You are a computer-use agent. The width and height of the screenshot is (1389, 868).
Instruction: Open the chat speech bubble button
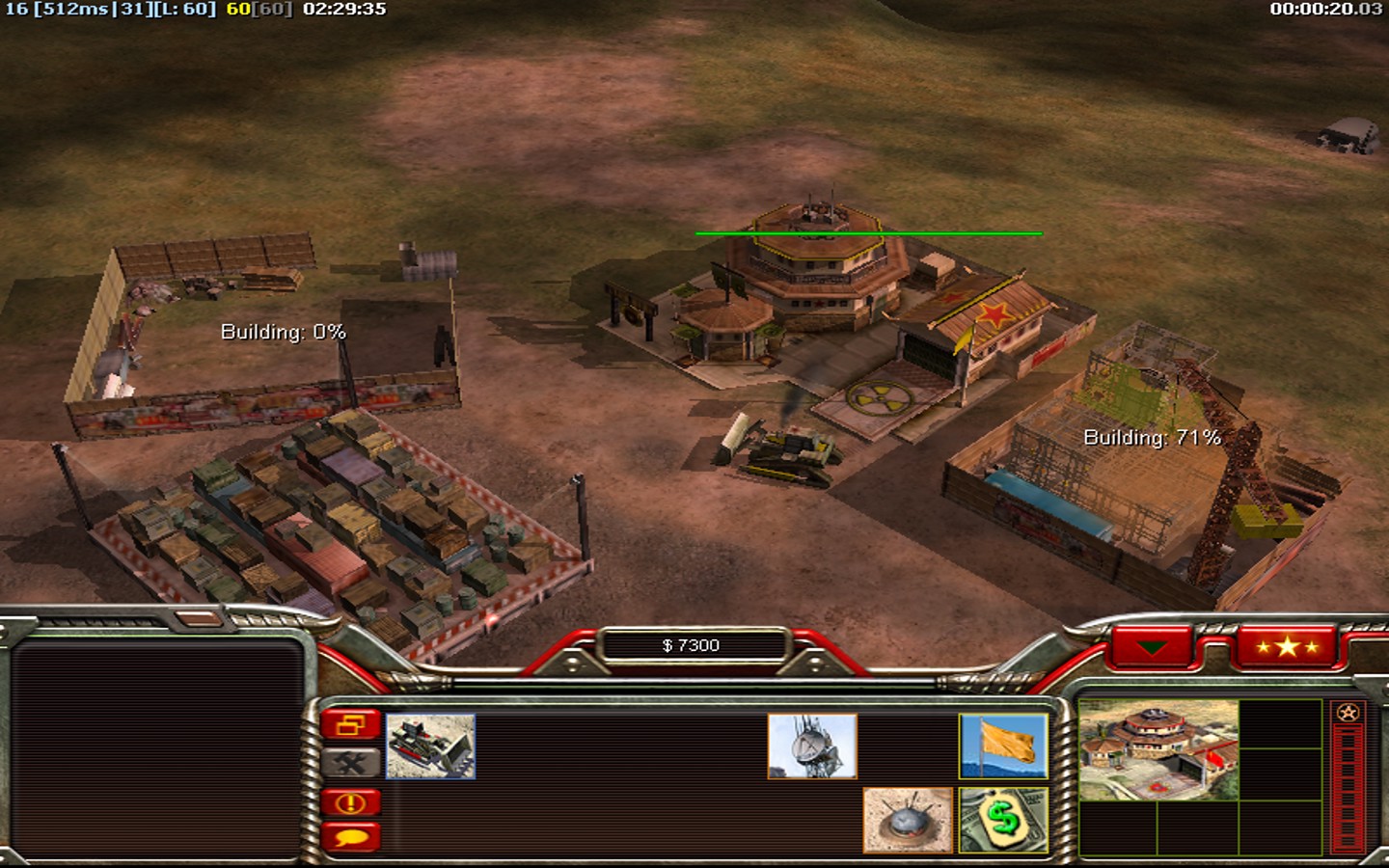click(x=350, y=836)
